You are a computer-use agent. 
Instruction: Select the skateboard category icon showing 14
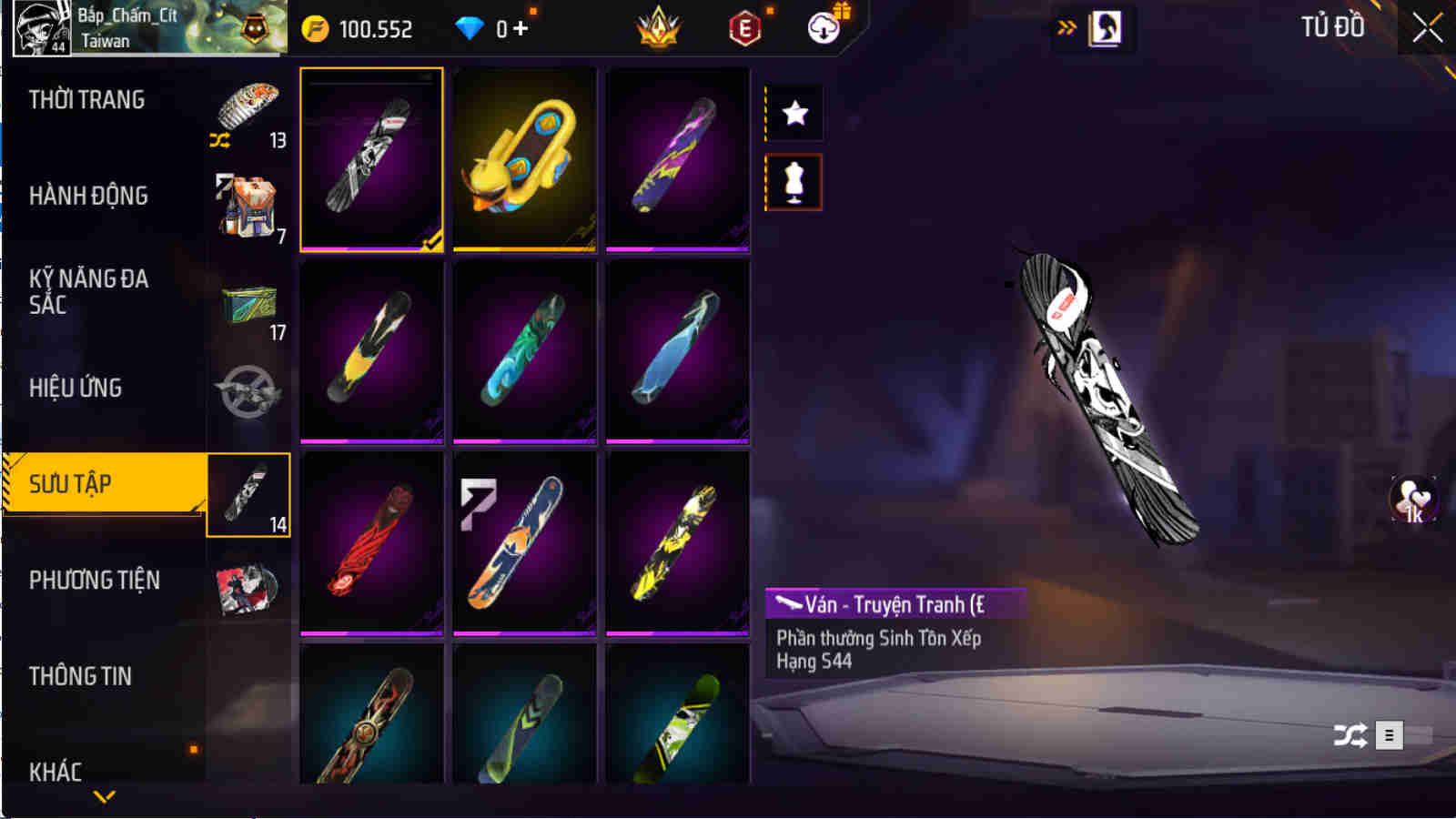pyautogui.click(x=248, y=494)
